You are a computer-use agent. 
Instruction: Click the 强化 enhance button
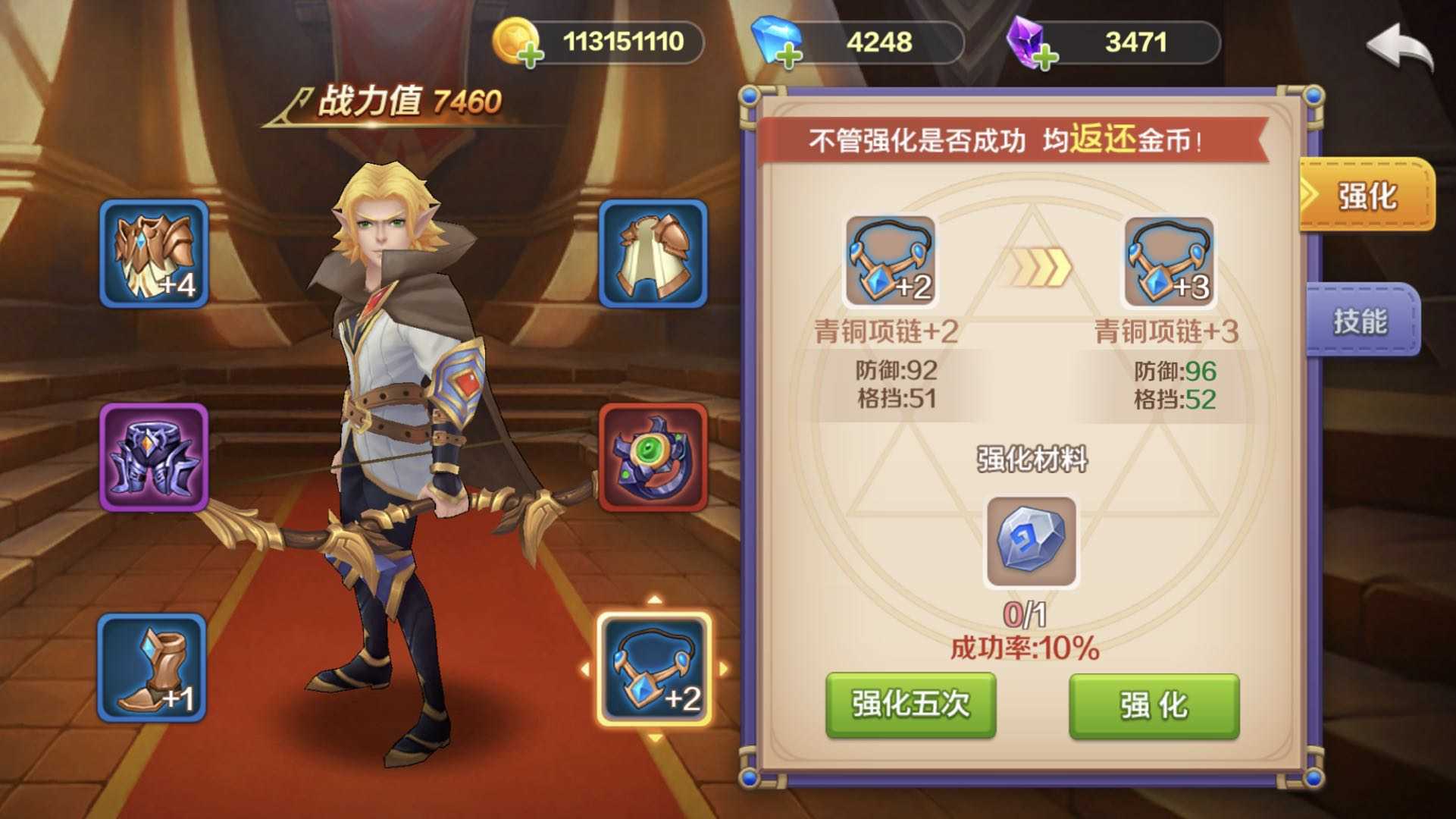coord(1154,705)
